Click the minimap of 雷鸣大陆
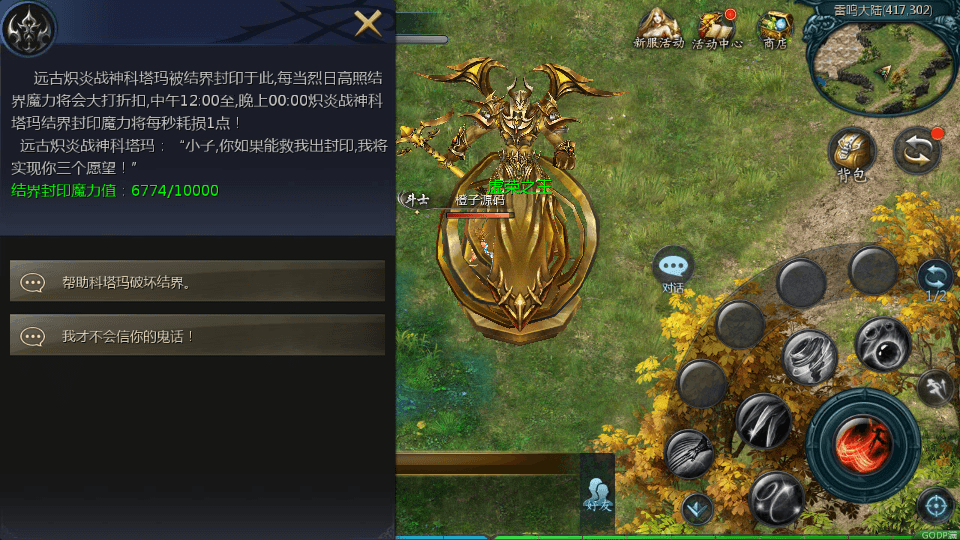 pyautogui.click(x=880, y=62)
